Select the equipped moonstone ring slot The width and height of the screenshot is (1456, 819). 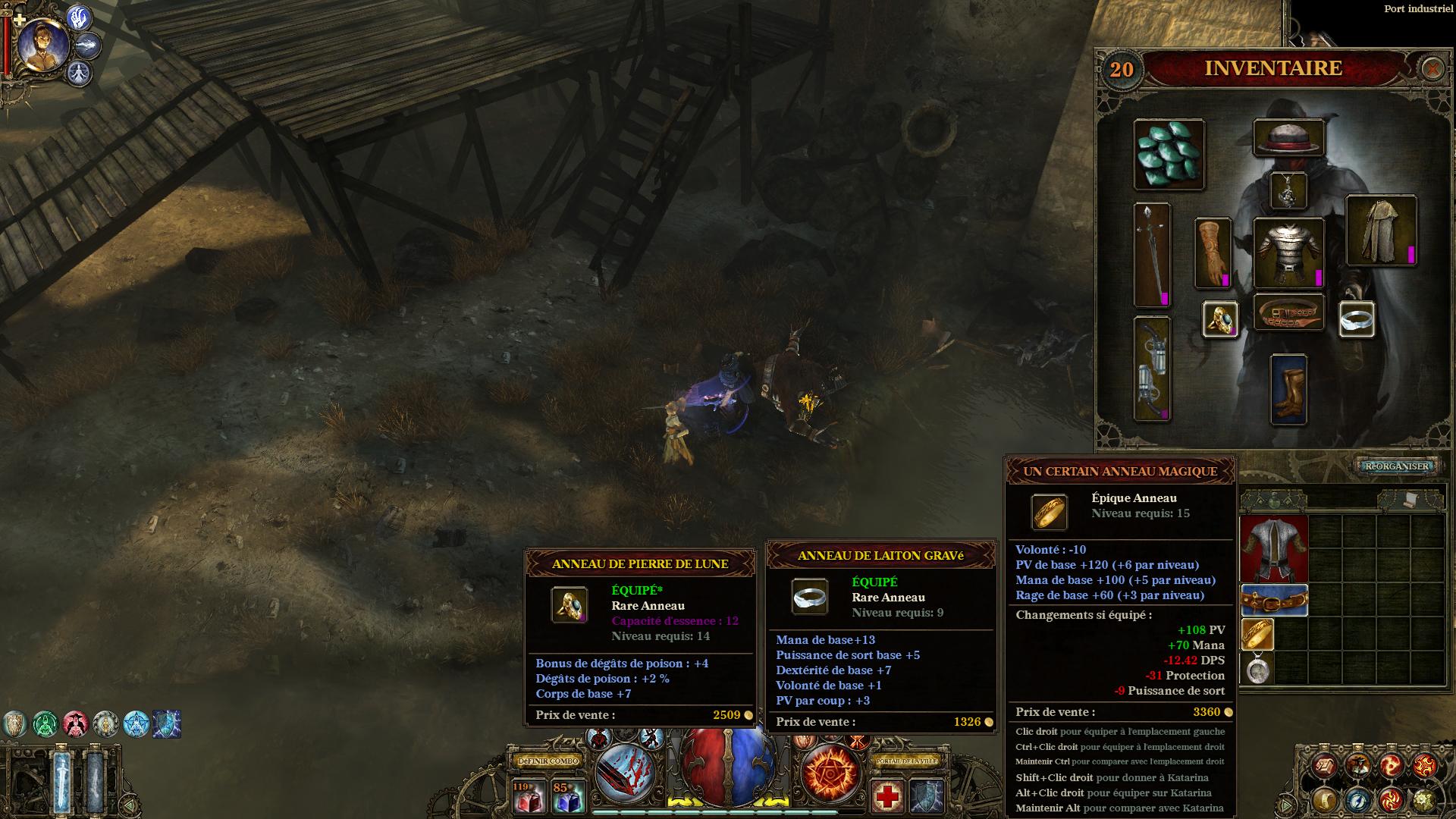click(x=1220, y=318)
